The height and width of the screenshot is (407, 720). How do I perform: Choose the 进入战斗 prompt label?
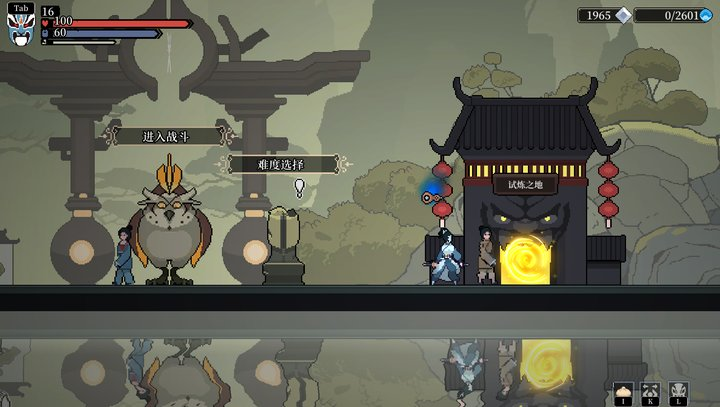[x=167, y=136]
